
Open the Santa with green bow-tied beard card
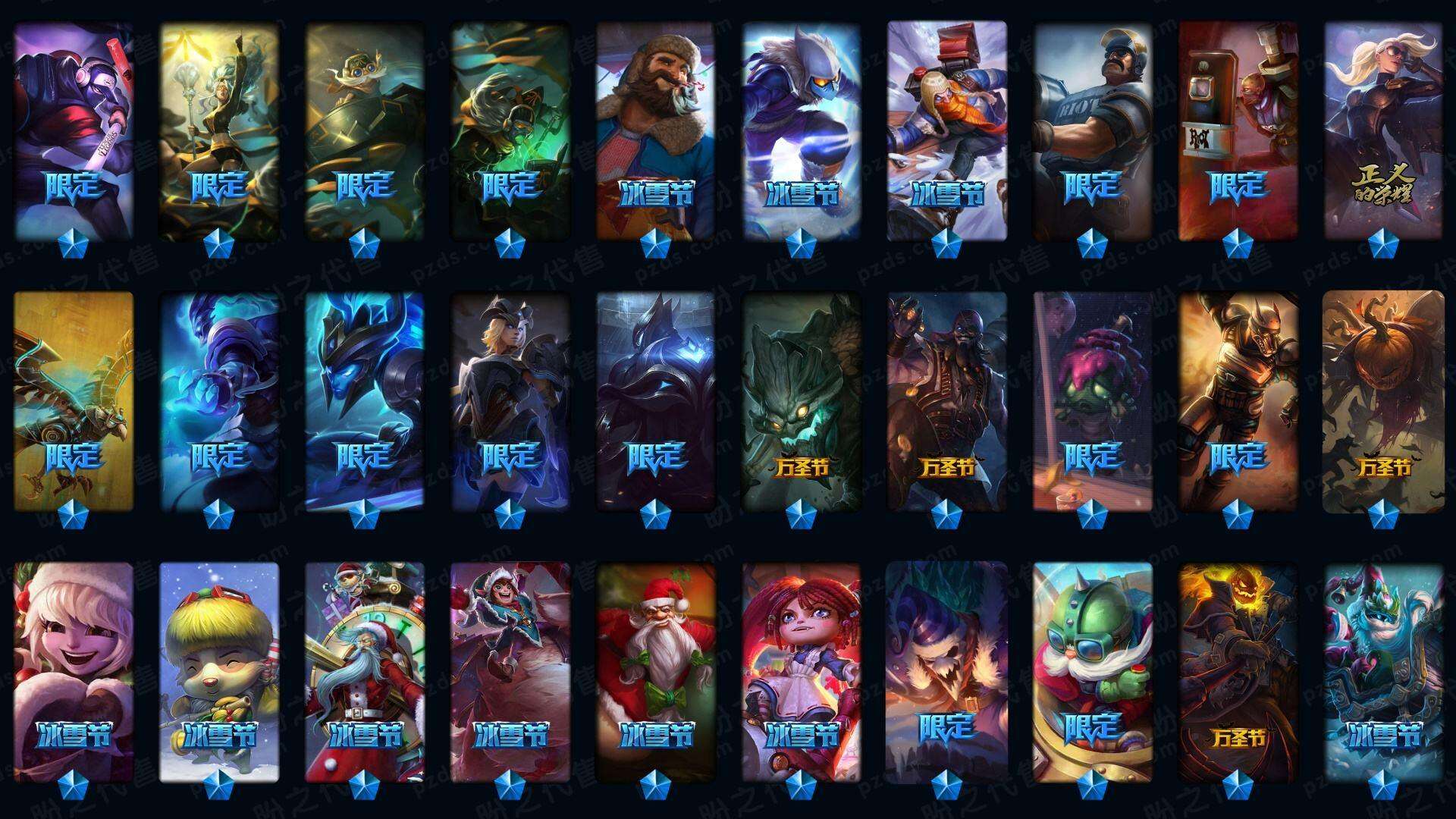655,671
